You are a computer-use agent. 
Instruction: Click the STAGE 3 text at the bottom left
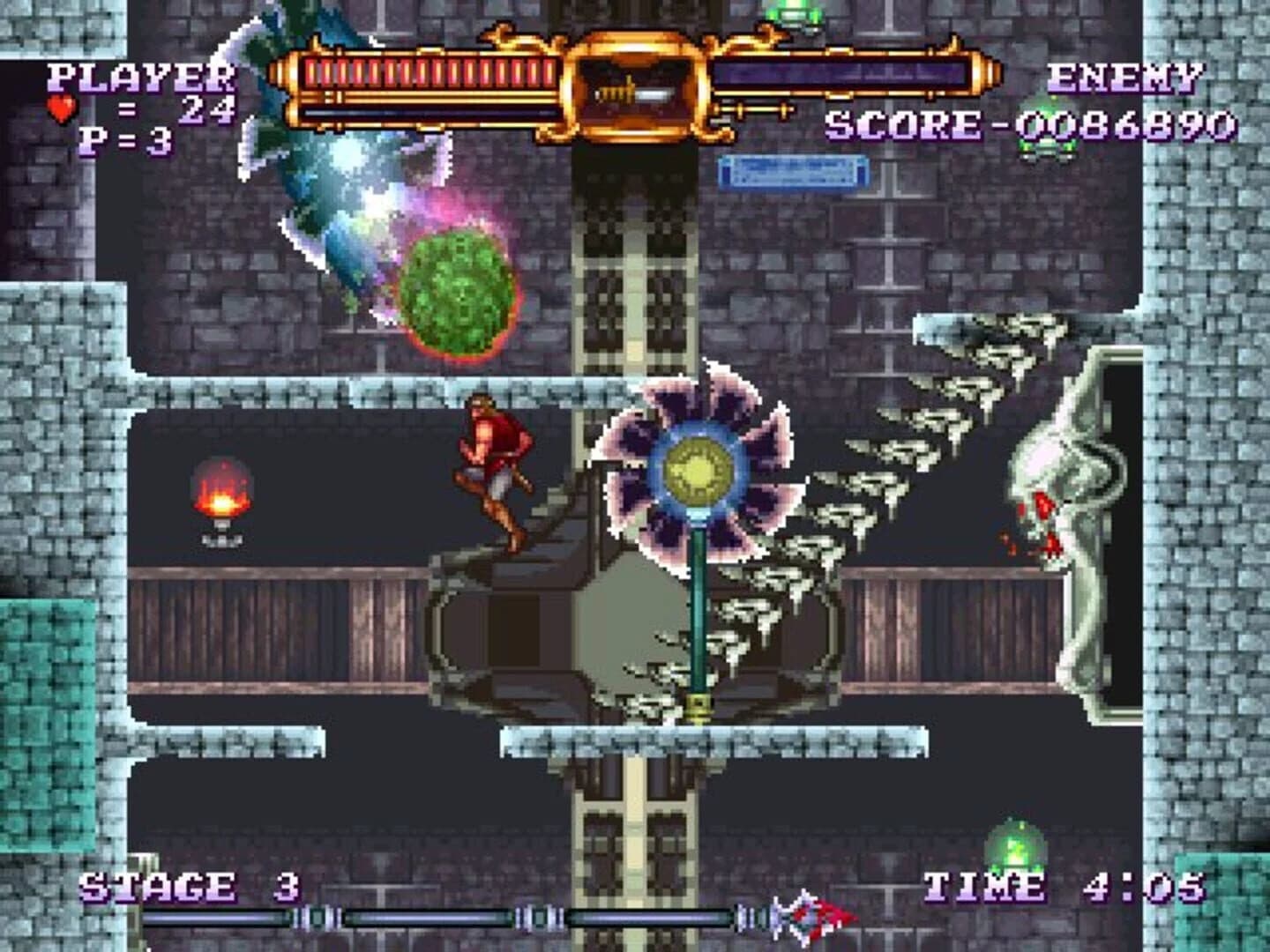pyautogui.click(x=188, y=886)
